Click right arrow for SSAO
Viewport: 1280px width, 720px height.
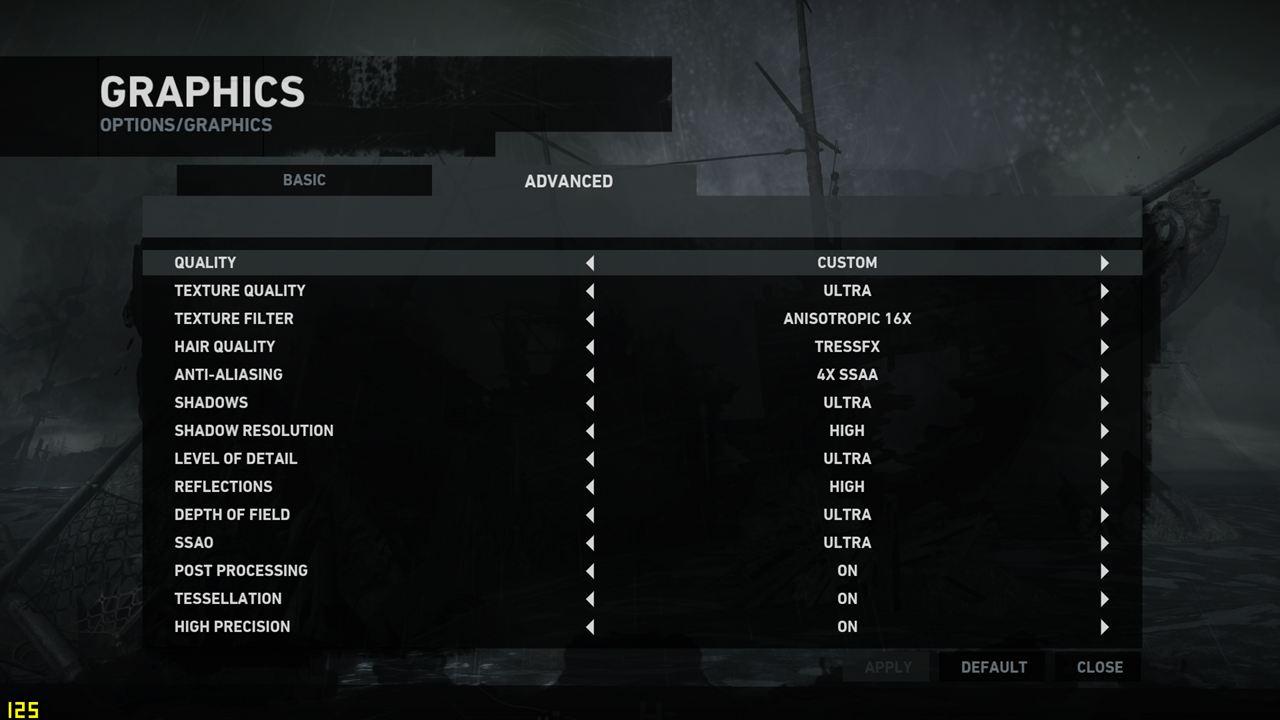[x=1104, y=543]
